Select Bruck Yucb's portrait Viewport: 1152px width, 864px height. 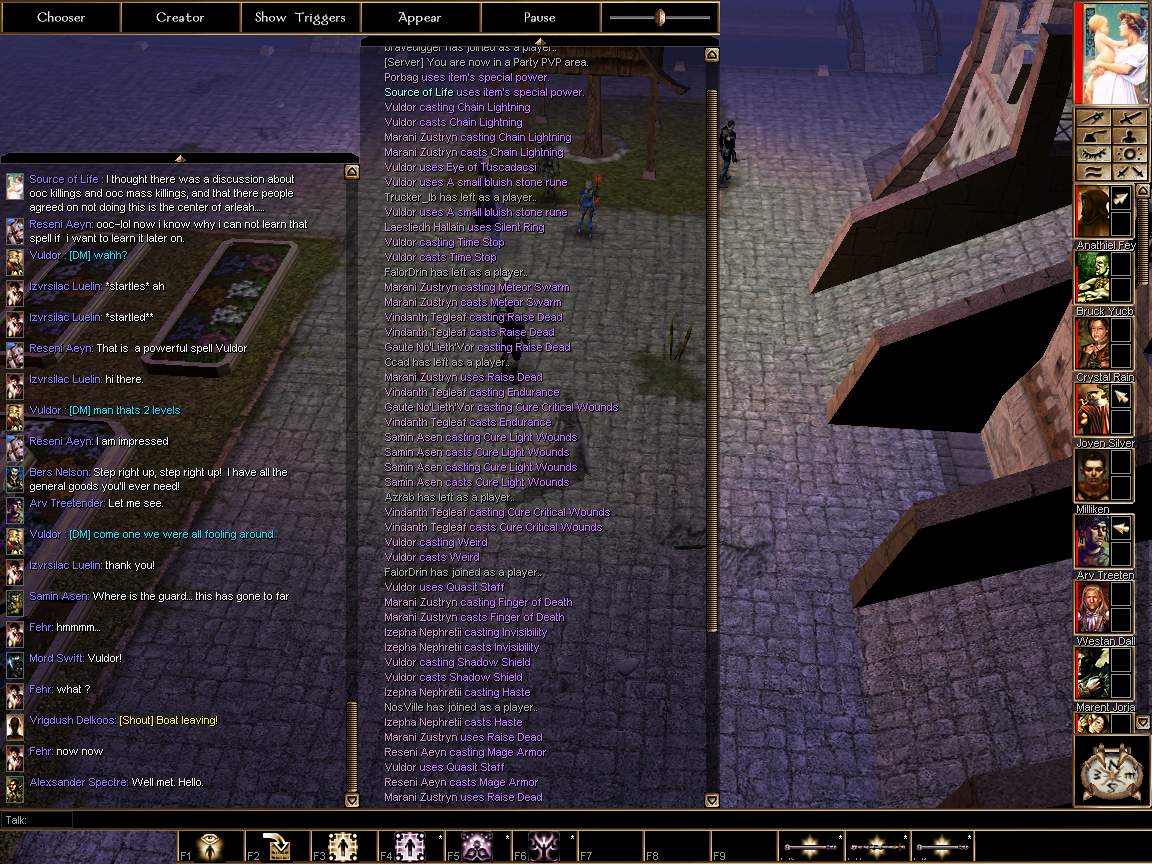(x=1092, y=278)
